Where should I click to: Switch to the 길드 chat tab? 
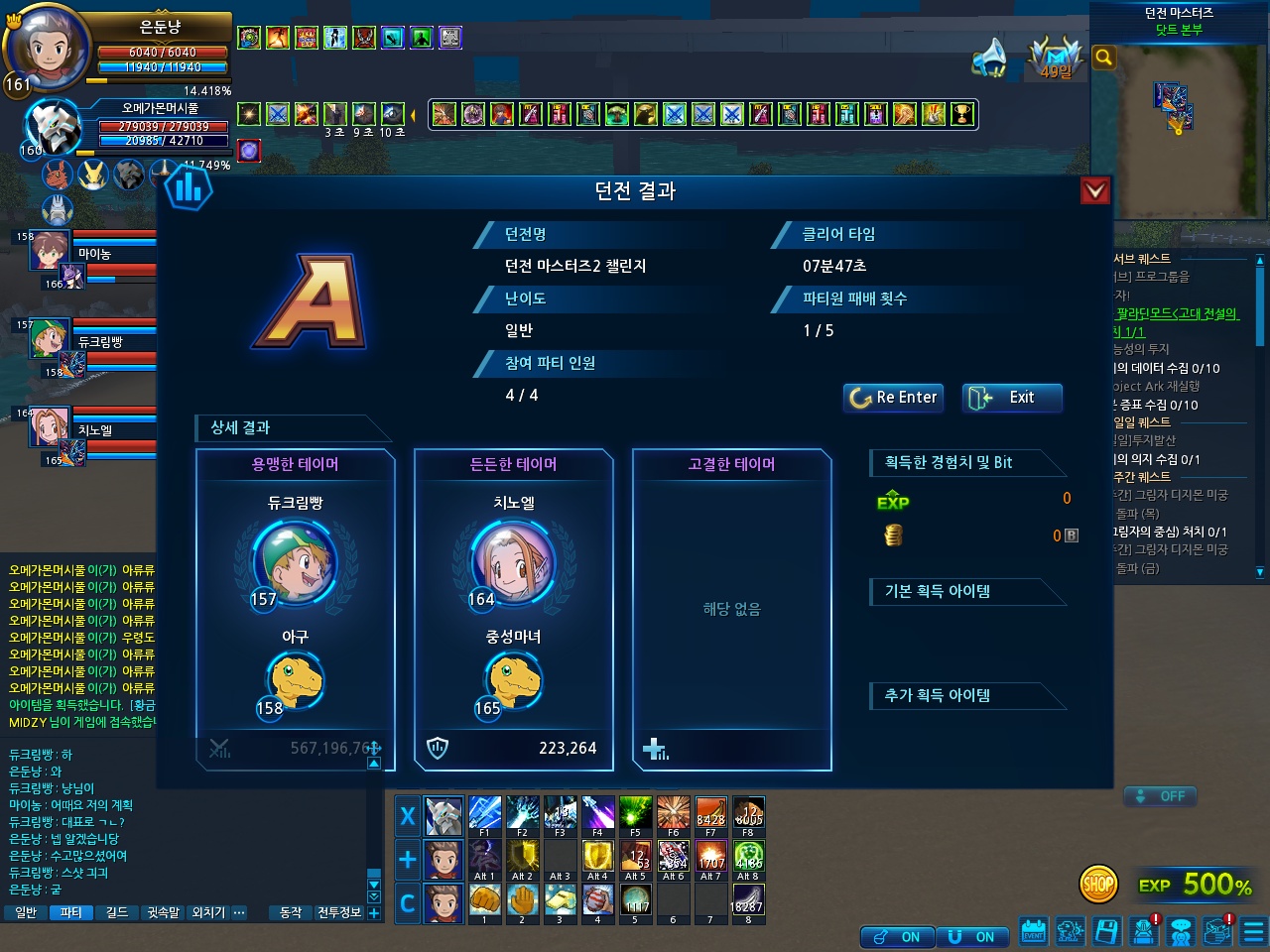[x=117, y=912]
